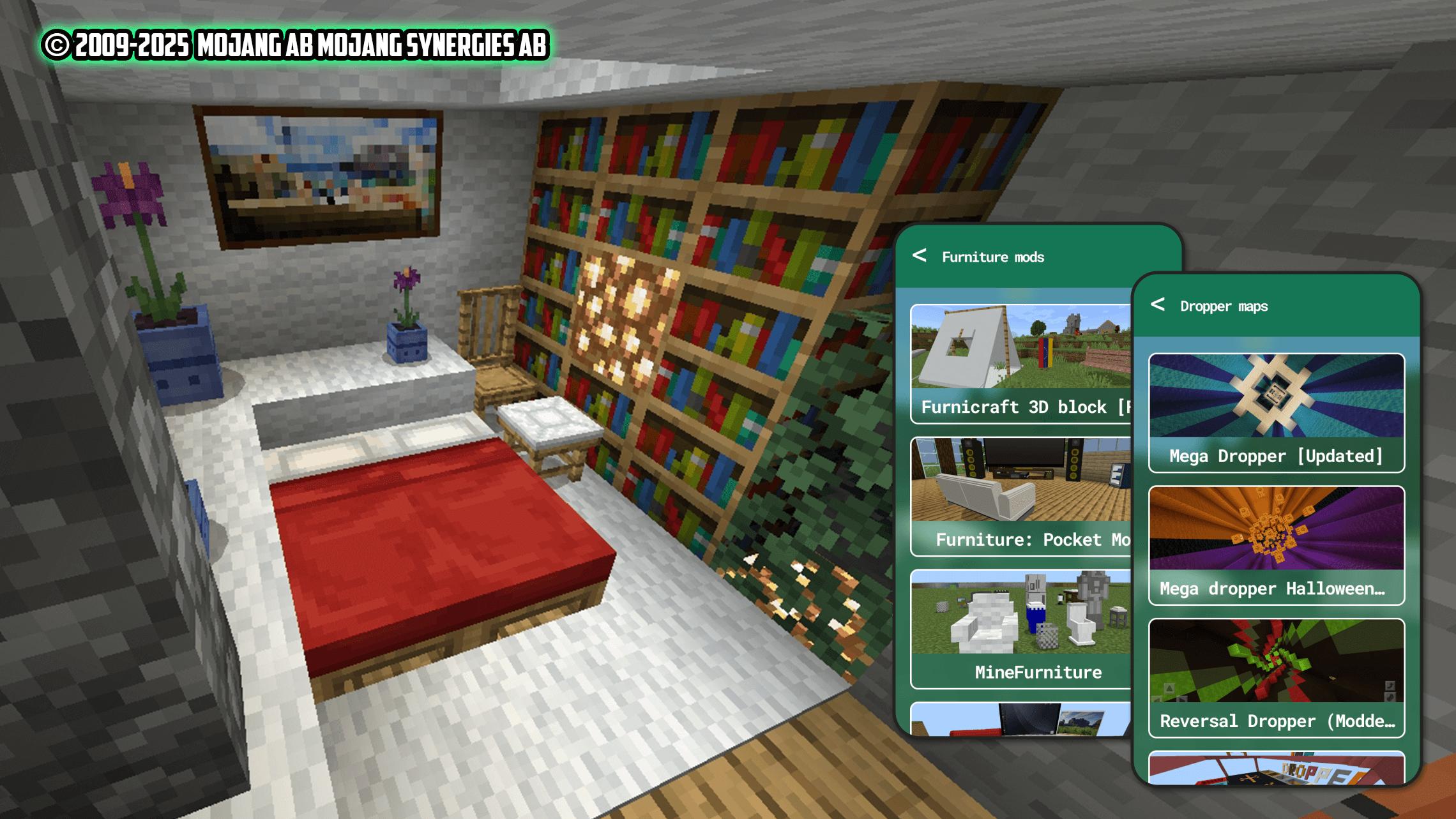Open the partly hidden fourth furniture mod
The width and height of the screenshot is (1456, 819).
[x=1020, y=719]
